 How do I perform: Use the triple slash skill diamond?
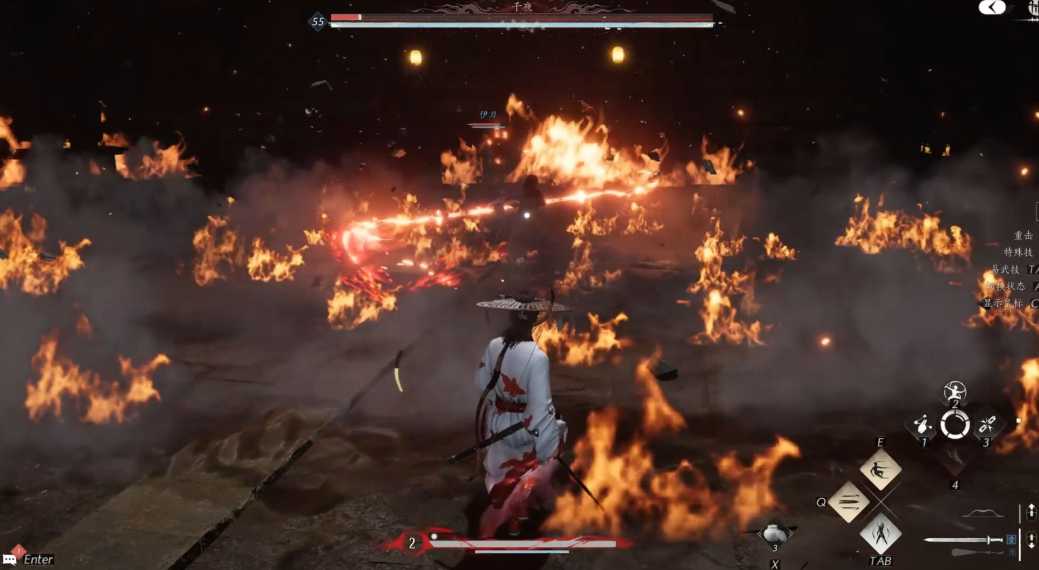click(x=848, y=501)
